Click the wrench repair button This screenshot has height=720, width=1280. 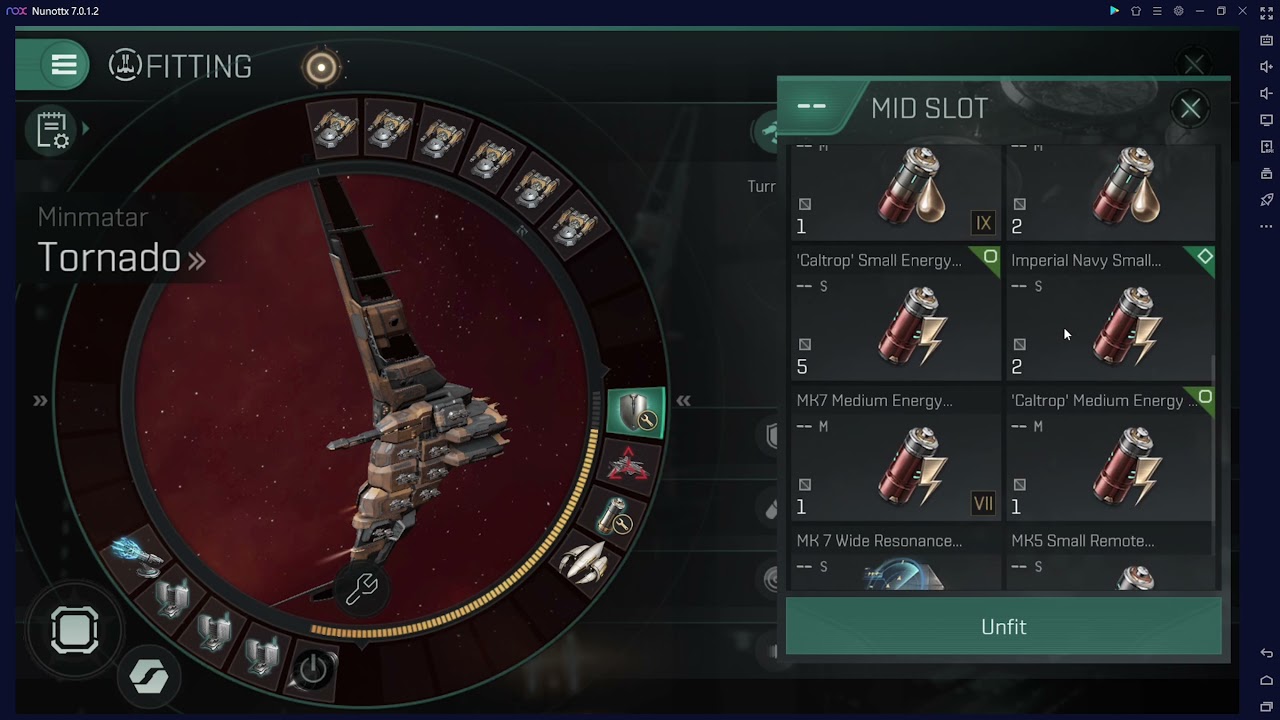tap(361, 590)
